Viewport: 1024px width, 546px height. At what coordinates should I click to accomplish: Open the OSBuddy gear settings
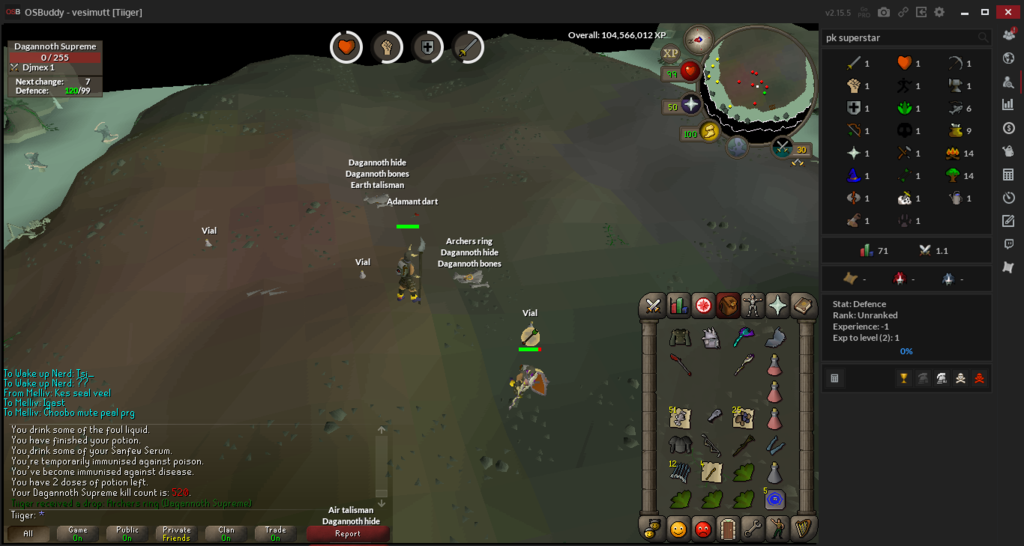click(x=939, y=12)
